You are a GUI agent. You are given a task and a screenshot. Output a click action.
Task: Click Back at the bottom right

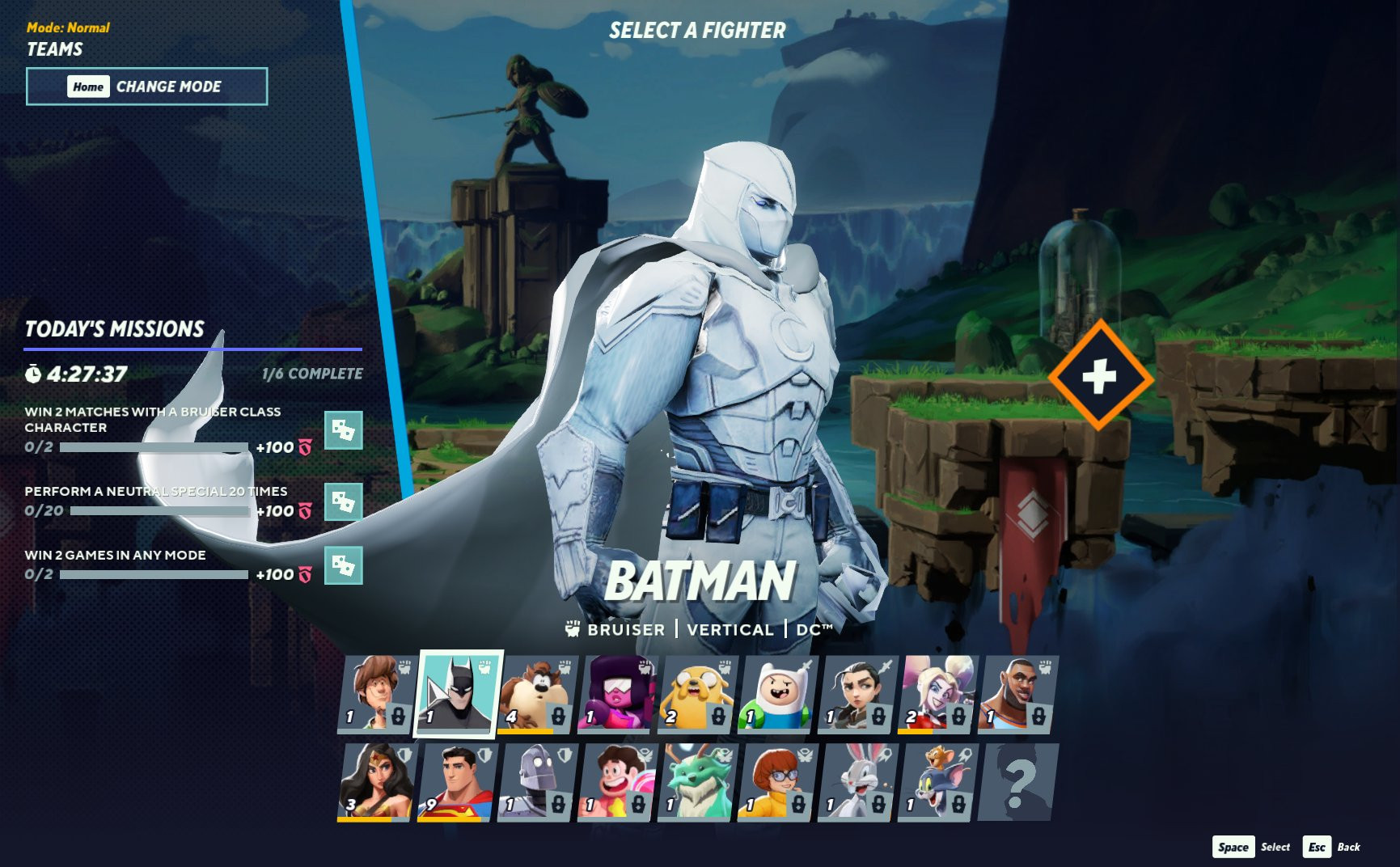(1349, 848)
